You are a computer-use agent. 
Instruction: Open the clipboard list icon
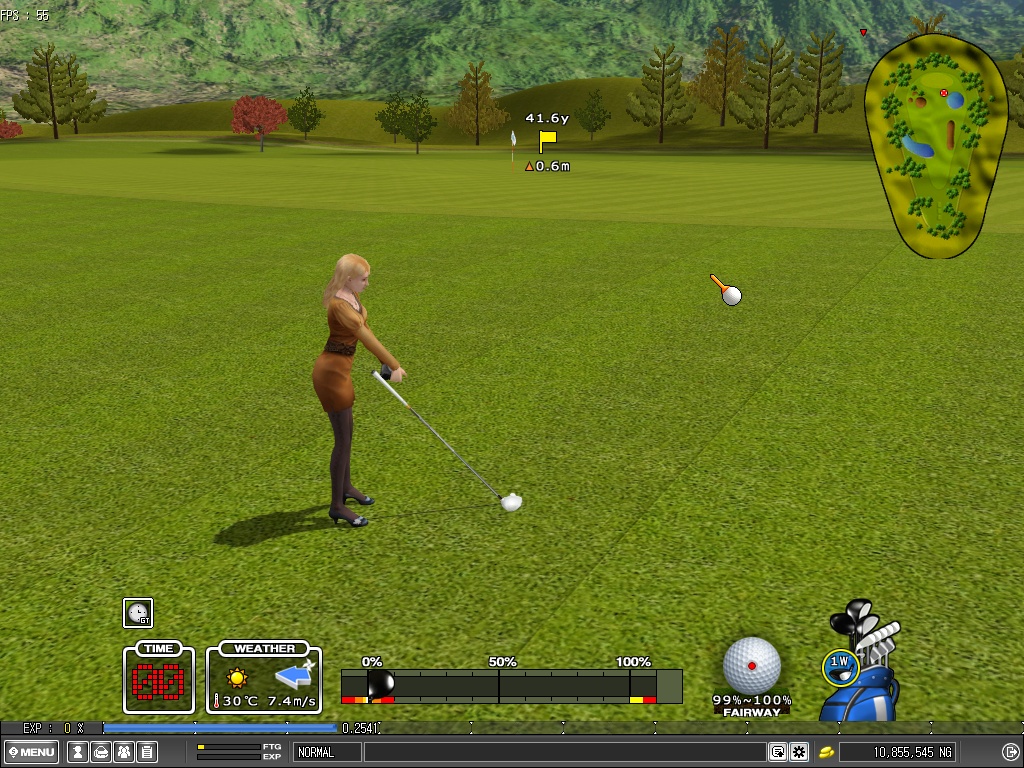pyautogui.click(x=147, y=752)
